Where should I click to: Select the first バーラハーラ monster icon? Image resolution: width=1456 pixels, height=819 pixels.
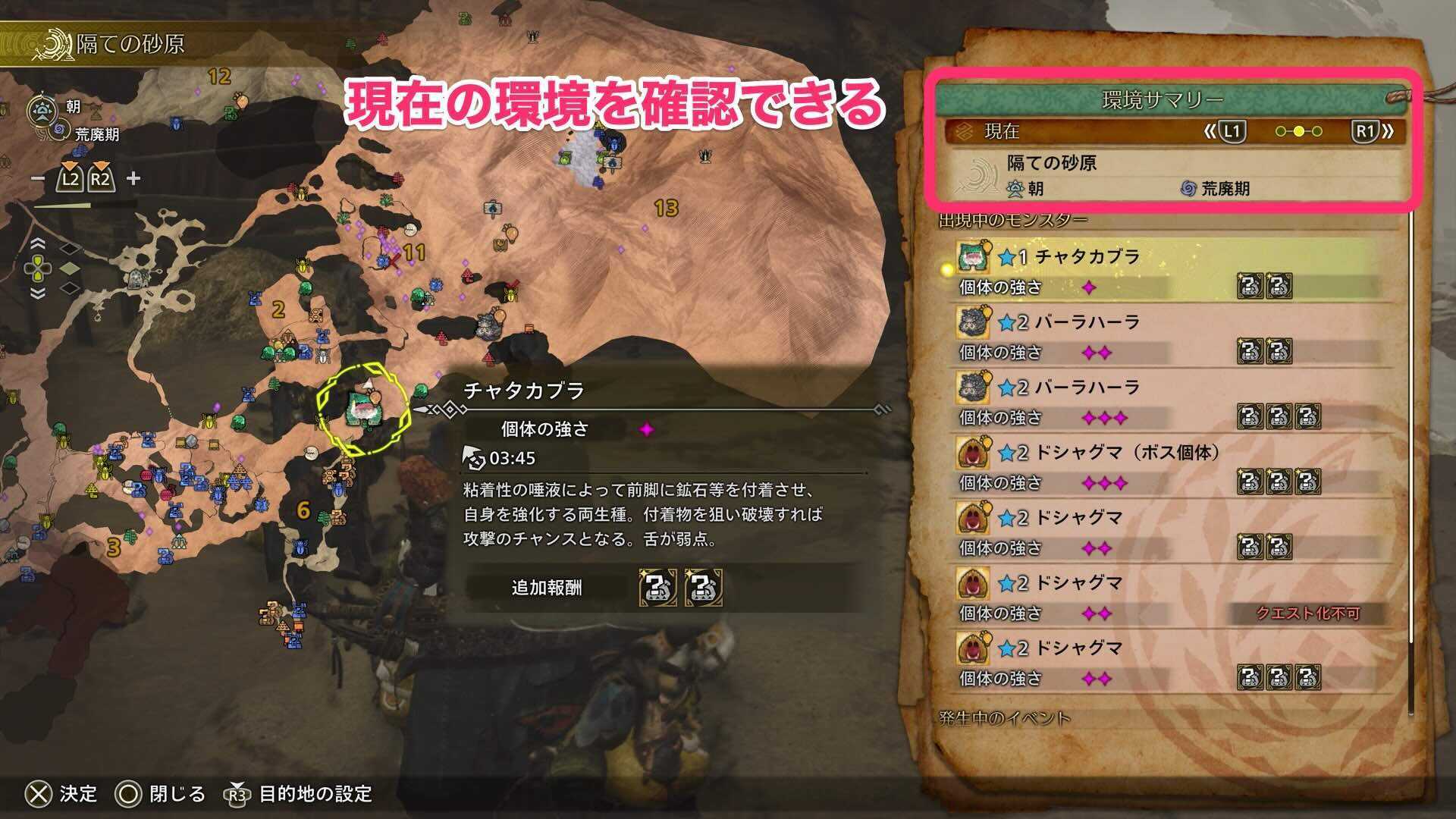pyautogui.click(x=974, y=322)
